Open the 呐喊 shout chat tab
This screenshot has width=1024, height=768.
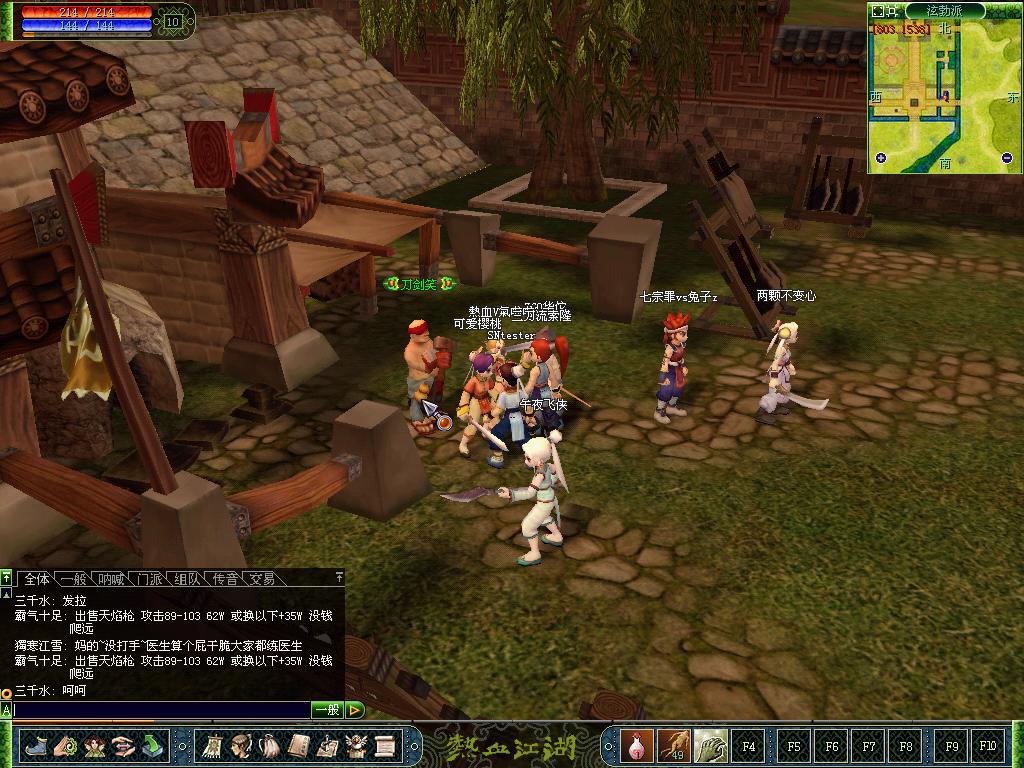[x=112, y=579]
